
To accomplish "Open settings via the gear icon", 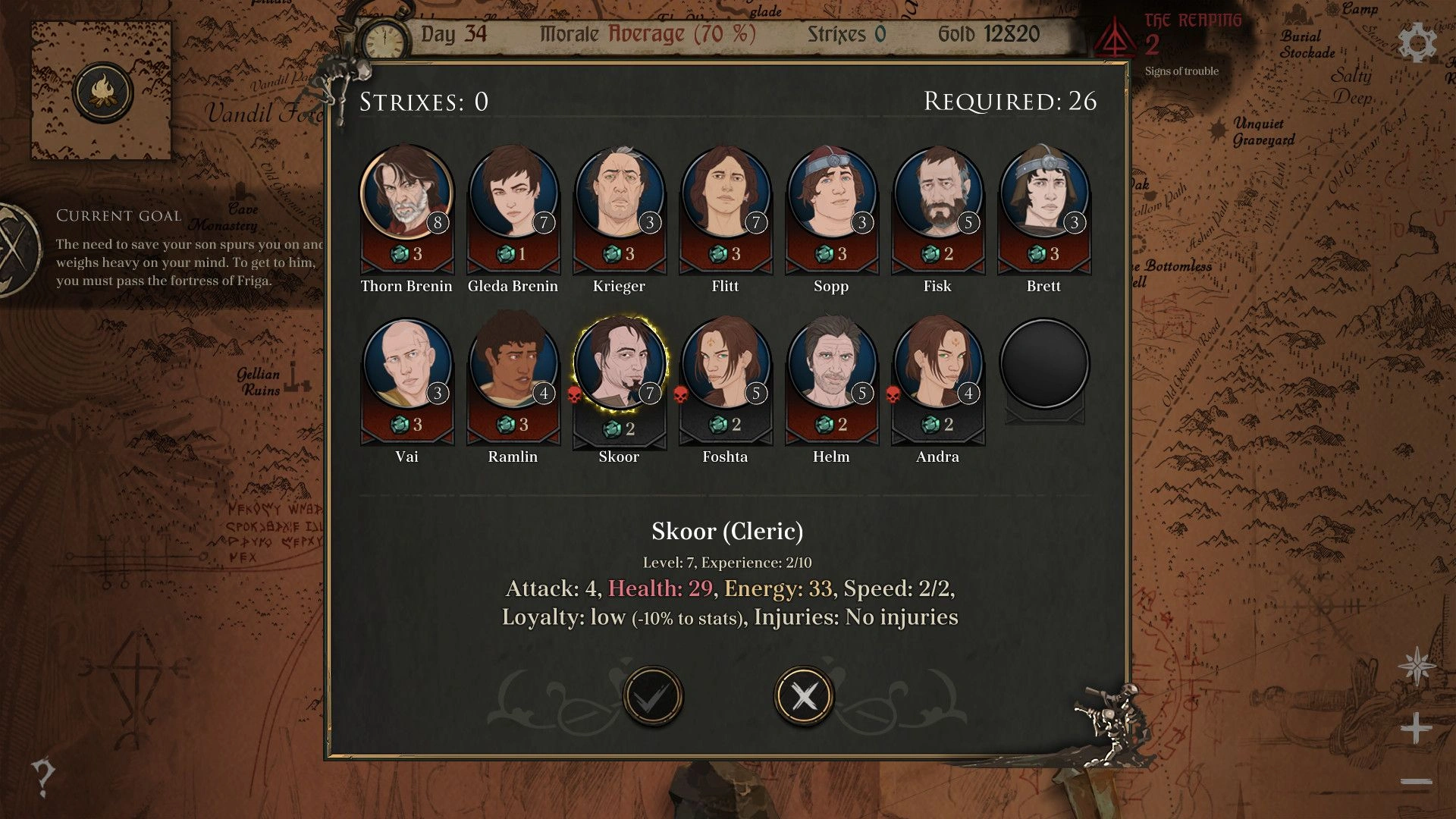I will tap(1417, 42).
